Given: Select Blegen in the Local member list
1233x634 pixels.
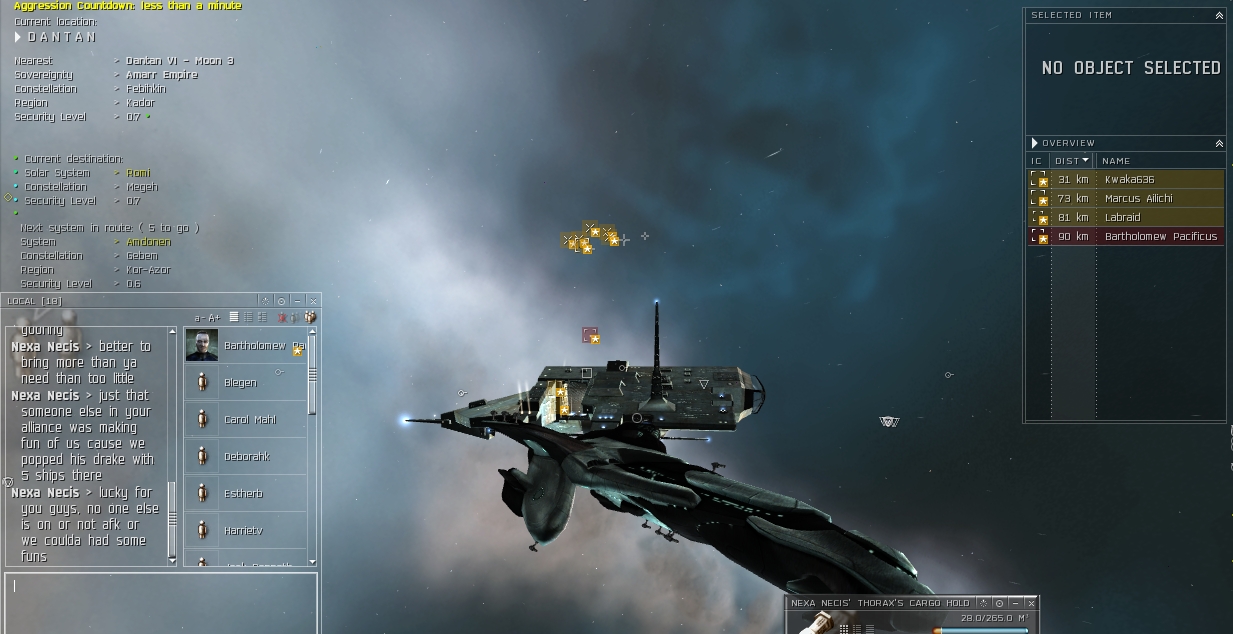Looking at the screenshot, I should (240, 383).
